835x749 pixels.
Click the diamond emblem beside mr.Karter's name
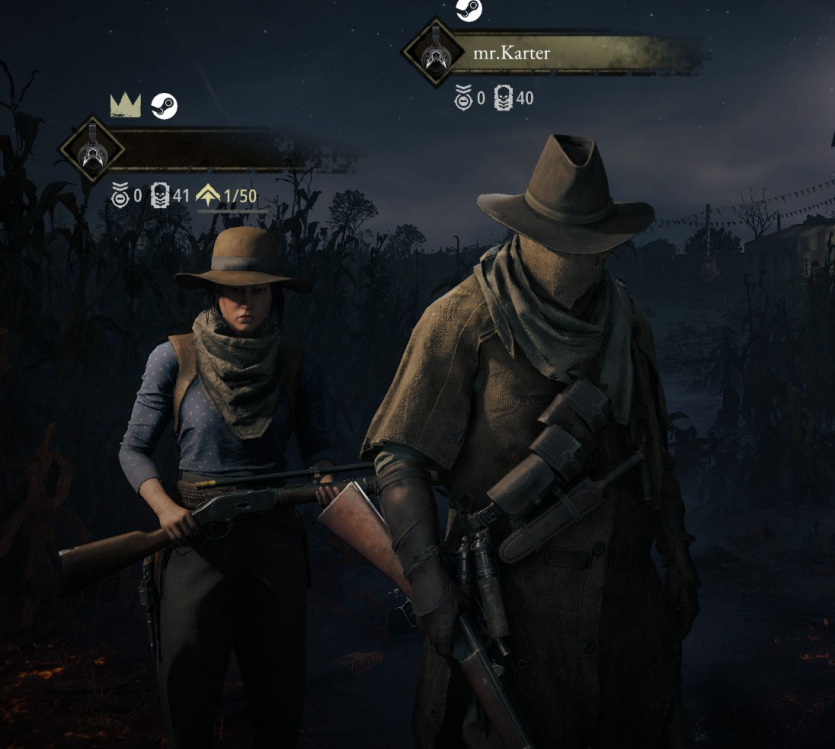tap(433, 53)
